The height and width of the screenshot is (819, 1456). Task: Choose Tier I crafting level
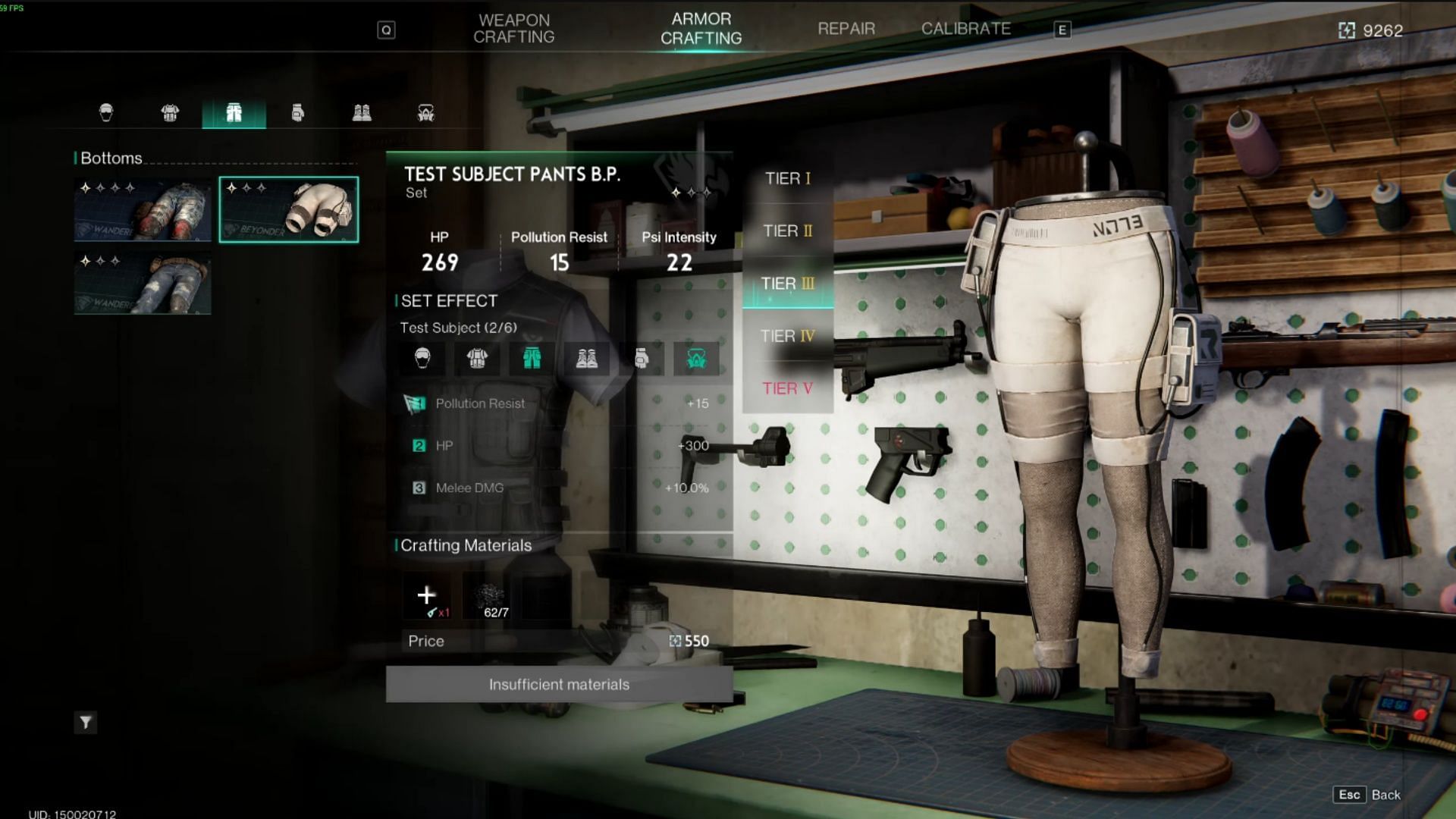(787, 178)
